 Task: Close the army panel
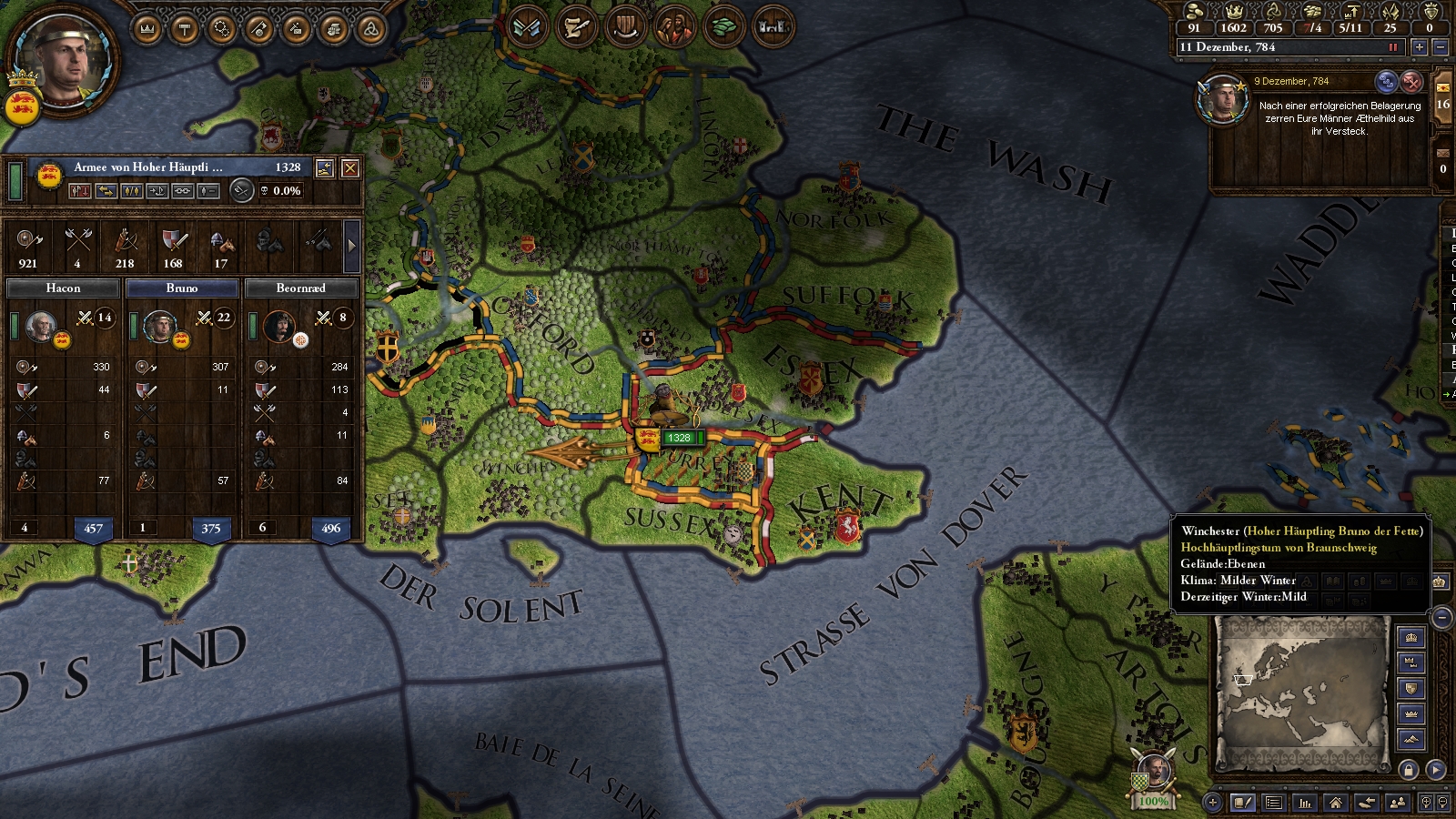tap(349, 167)
